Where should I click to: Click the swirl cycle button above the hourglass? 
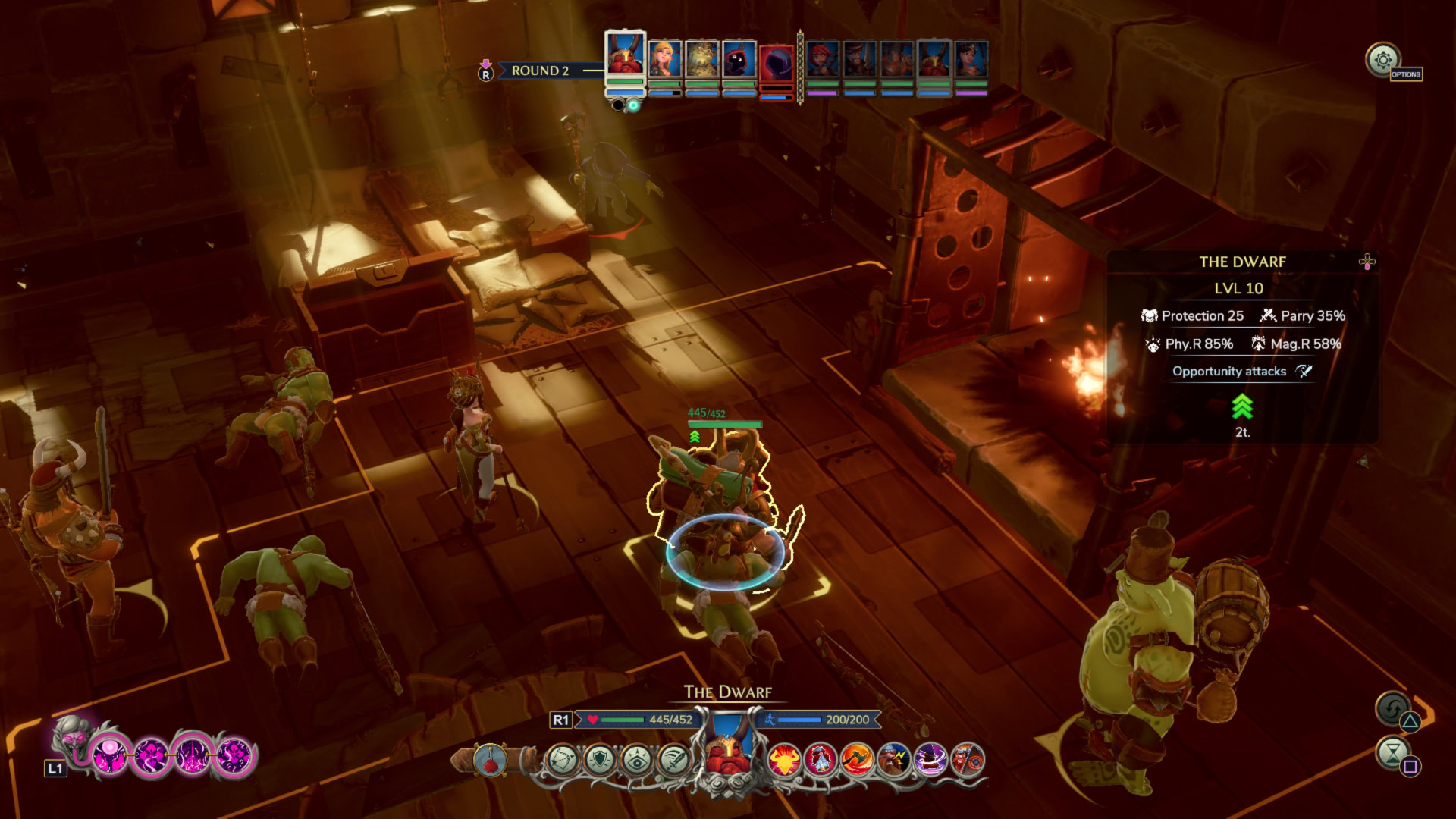click(x=1392, y=708)
